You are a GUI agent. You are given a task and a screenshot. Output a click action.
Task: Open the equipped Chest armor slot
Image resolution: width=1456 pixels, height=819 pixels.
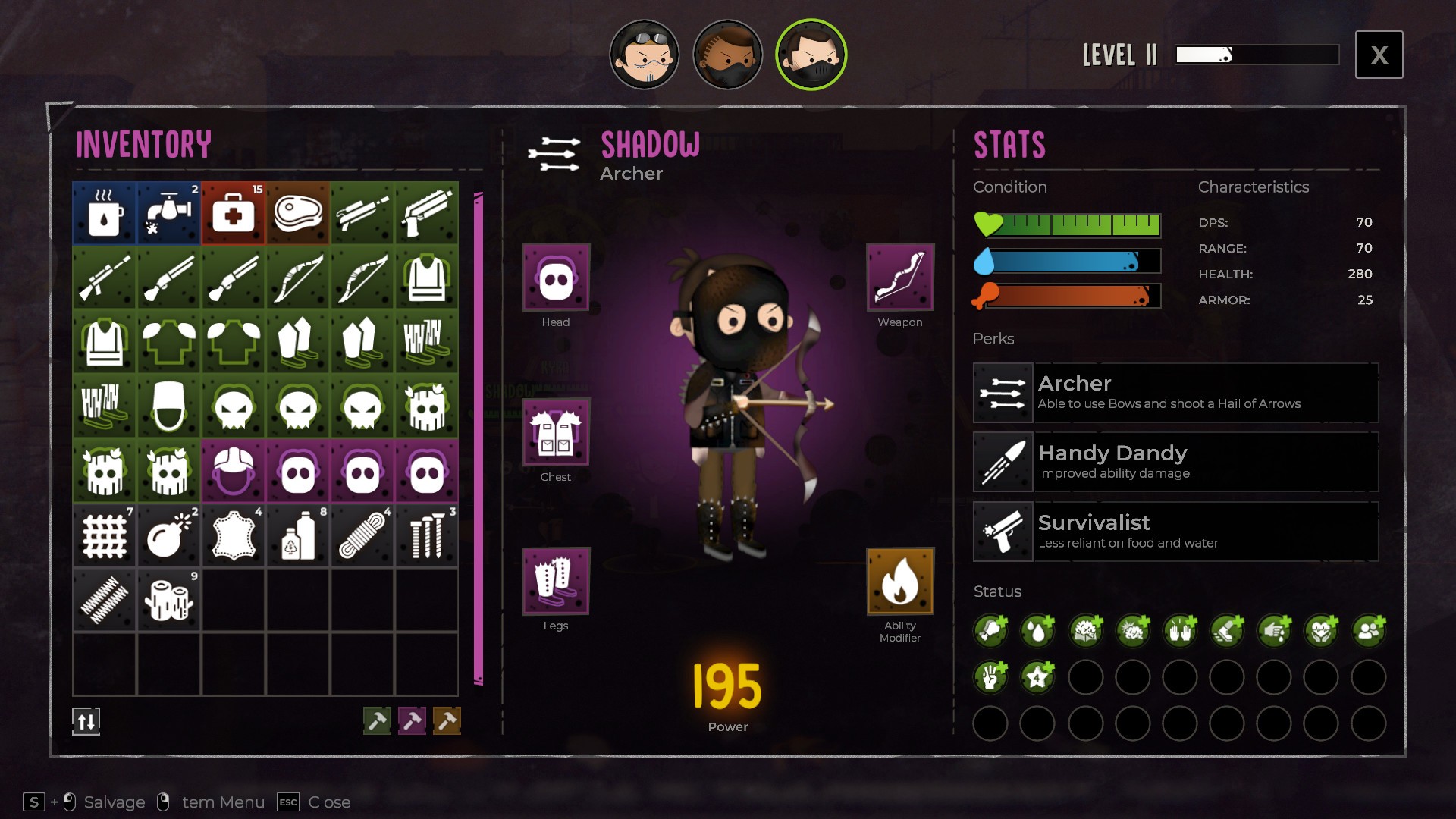(x=556, y=432)
